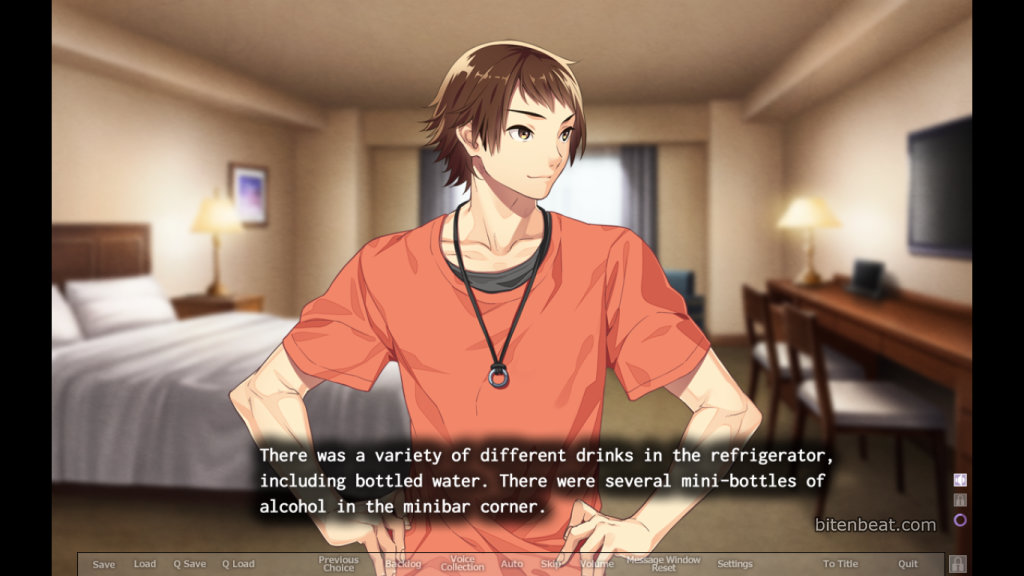This screenshot has width=1024, height=576.
Task: Do a quick save with Q Save
Action: 189,564
